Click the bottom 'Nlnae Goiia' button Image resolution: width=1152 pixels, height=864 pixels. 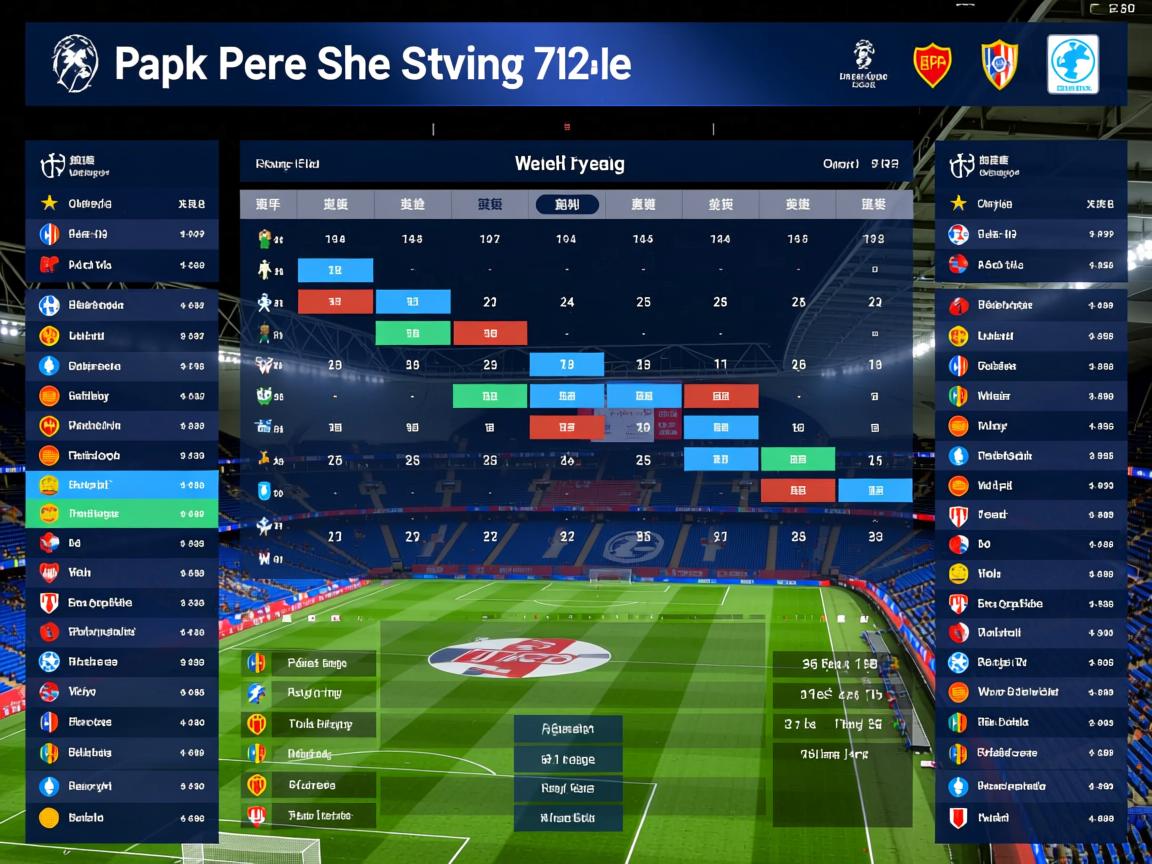[568, 818]
